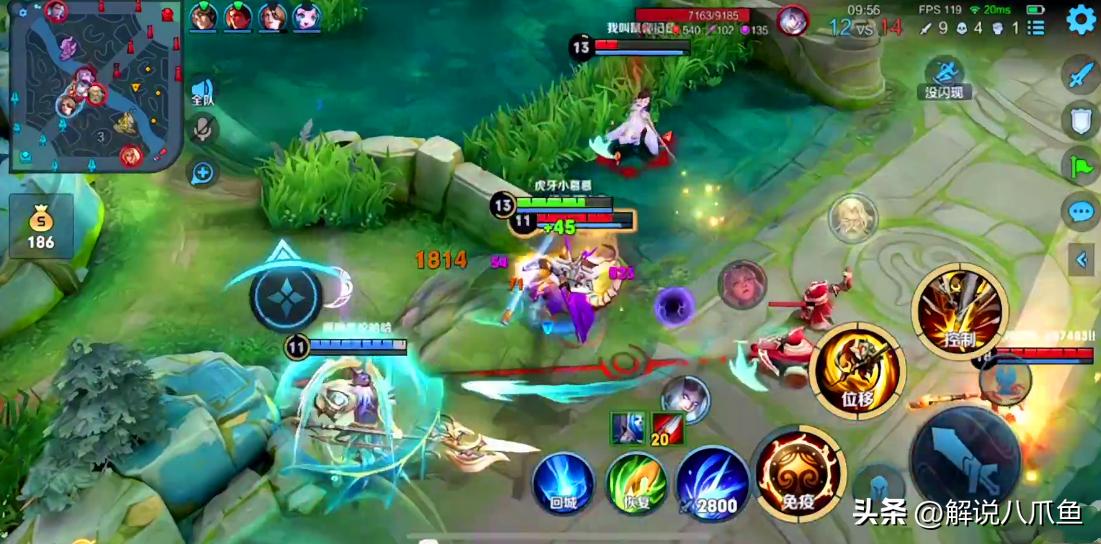Collapse the right side panel arrow

(1081, 260)
